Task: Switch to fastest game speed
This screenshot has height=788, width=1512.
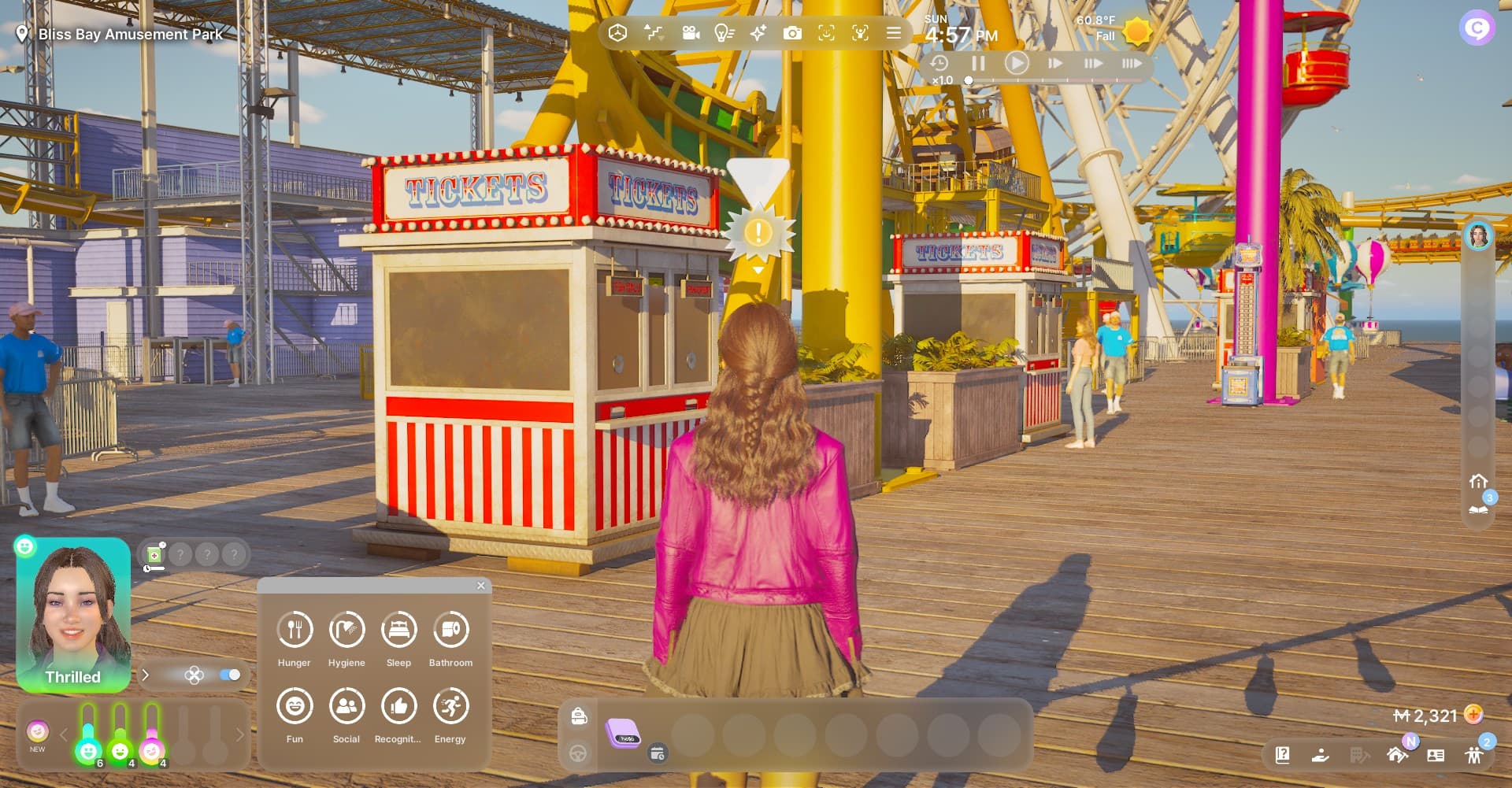Action: (x=1131, y=63)
